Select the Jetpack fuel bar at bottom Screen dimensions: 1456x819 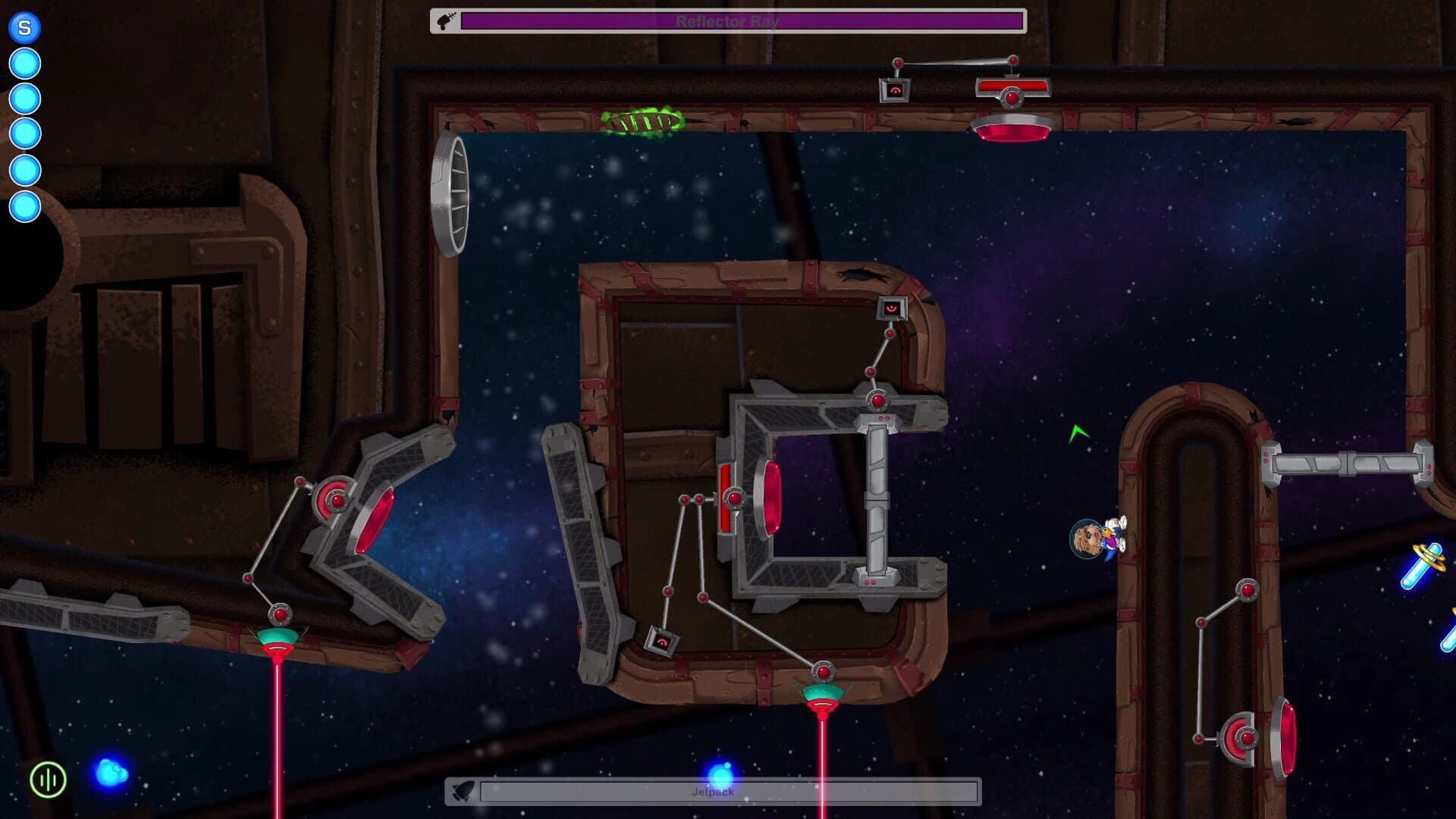[728, 791]
